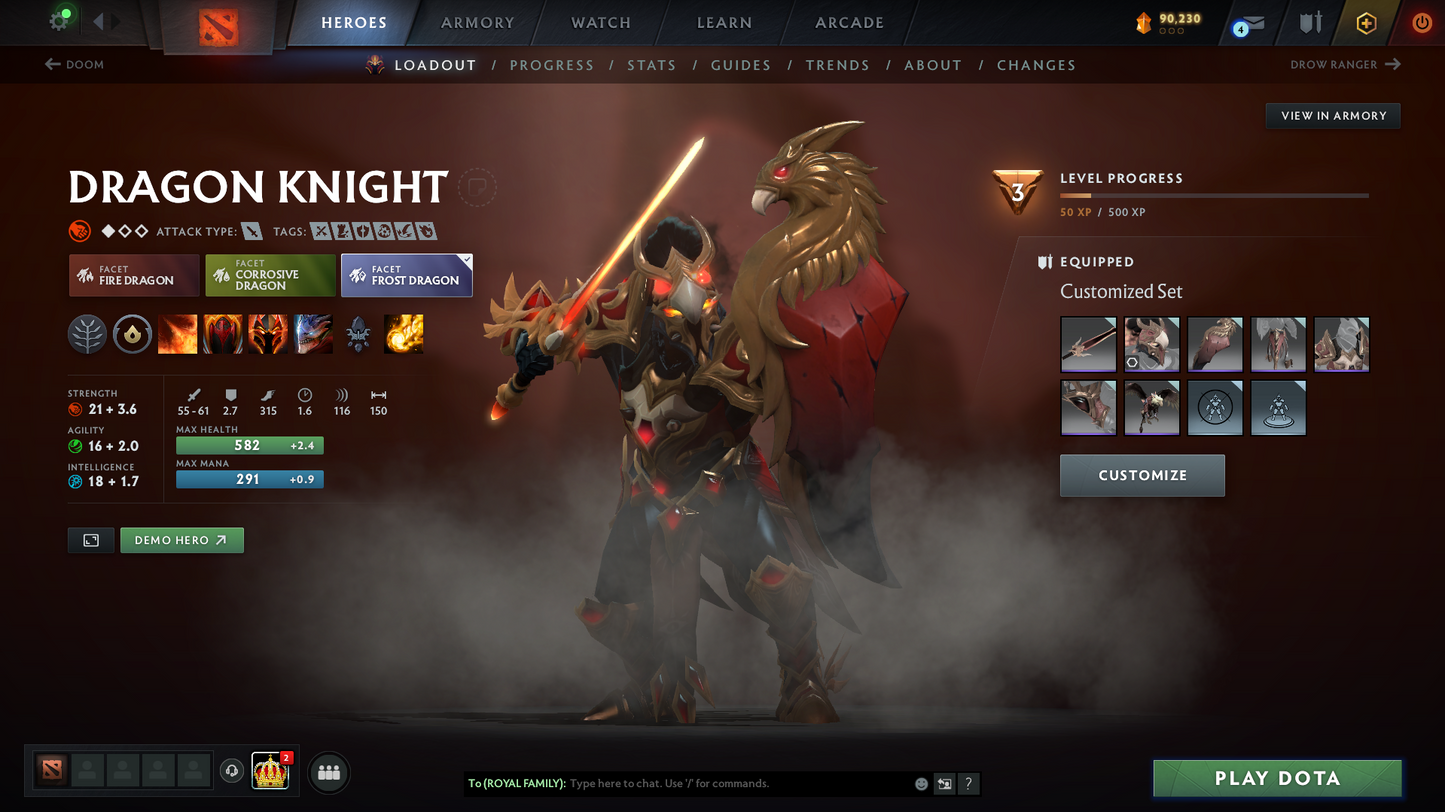
Task: Open the crown guild icon
Action: click(270, 771)
